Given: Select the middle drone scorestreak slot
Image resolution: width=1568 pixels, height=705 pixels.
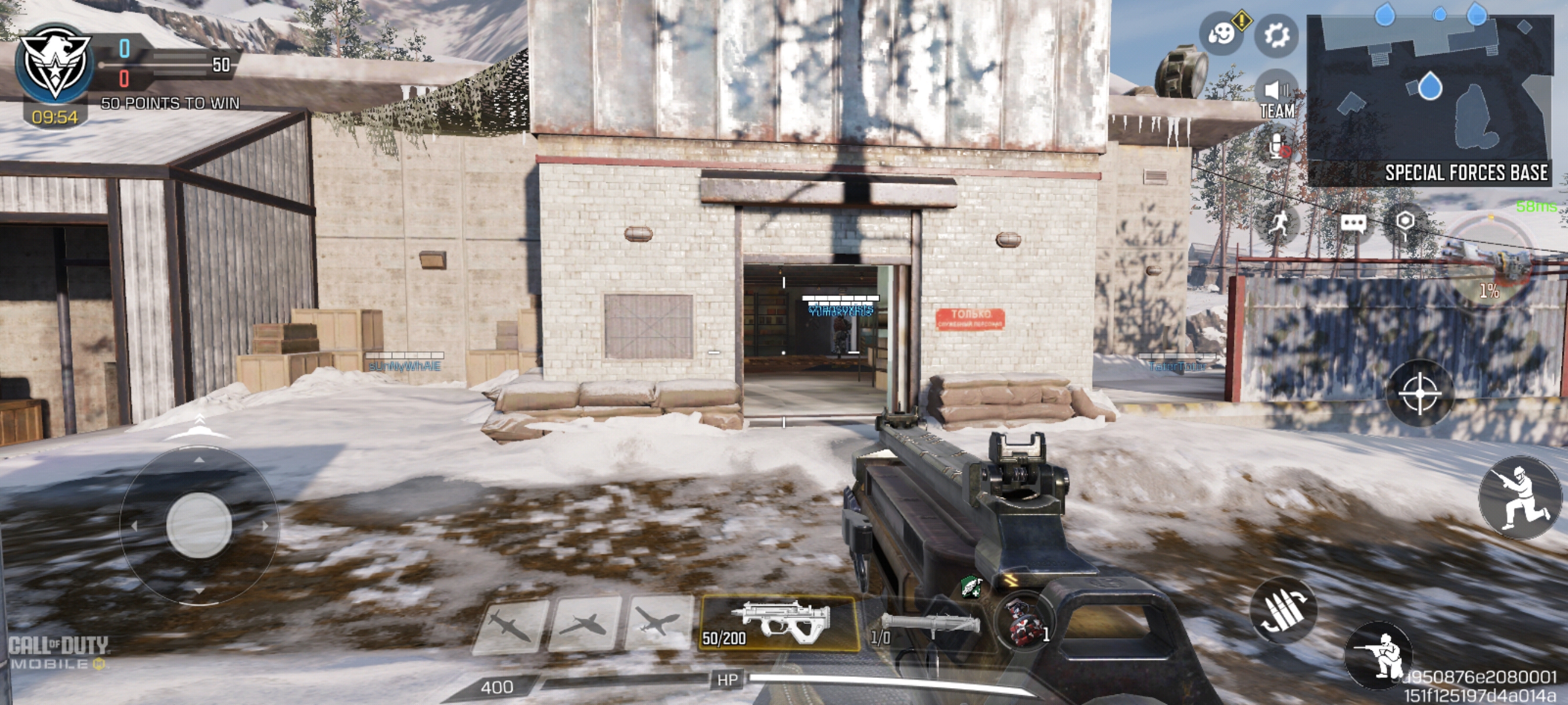Looking at the screenshot, I should [585, 625].
